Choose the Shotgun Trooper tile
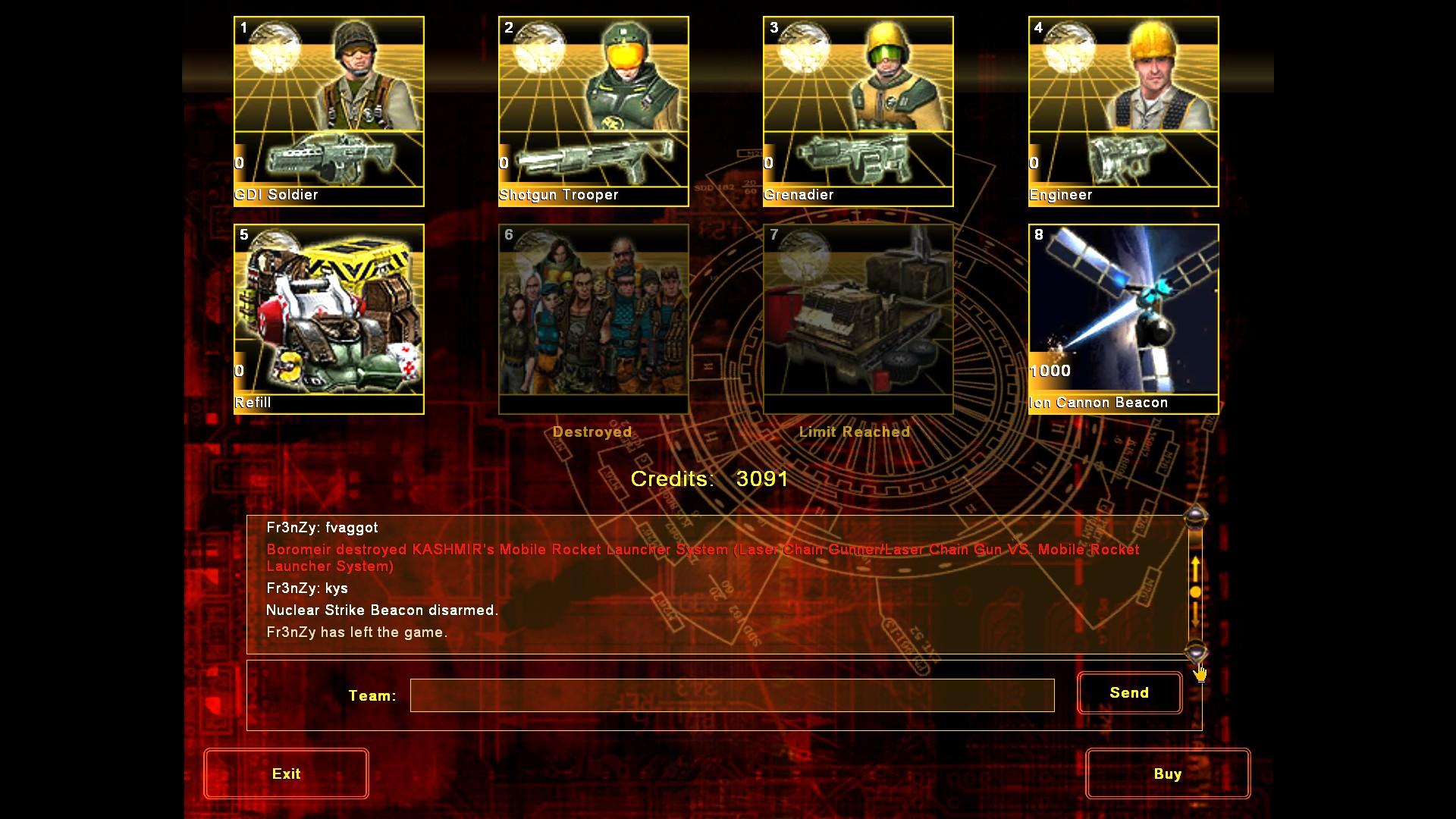Image resolution: width=1456 pixels, height=819 pixels. coord(594,111)
